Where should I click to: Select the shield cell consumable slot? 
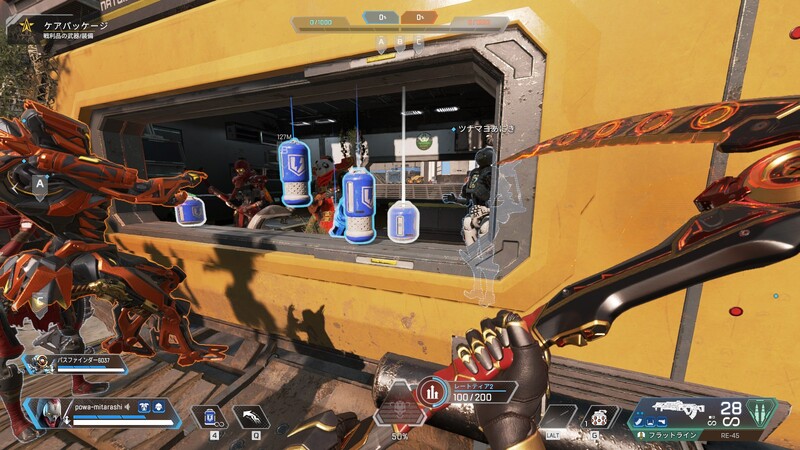(211, 416)
